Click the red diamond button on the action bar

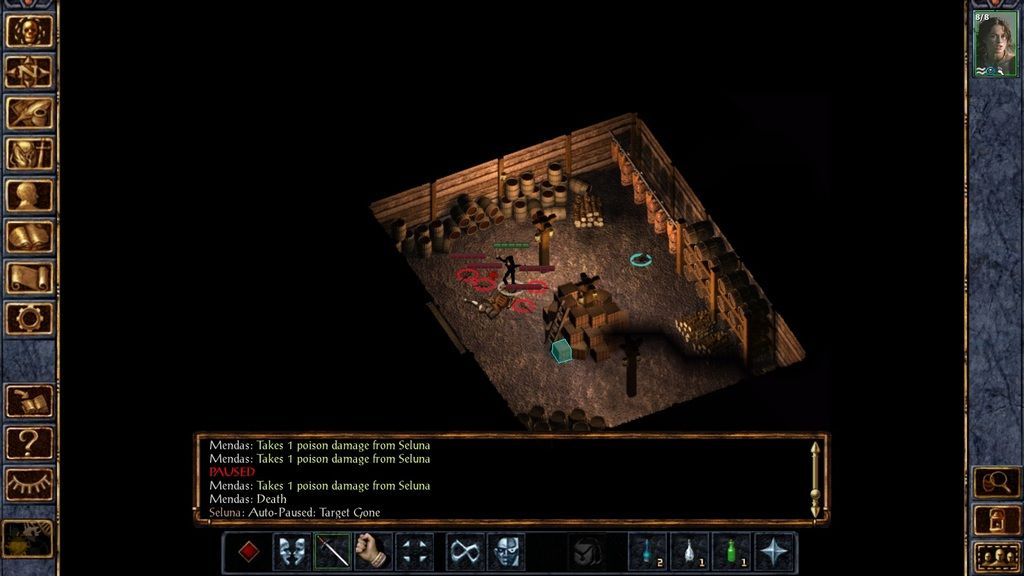point(250,552)
